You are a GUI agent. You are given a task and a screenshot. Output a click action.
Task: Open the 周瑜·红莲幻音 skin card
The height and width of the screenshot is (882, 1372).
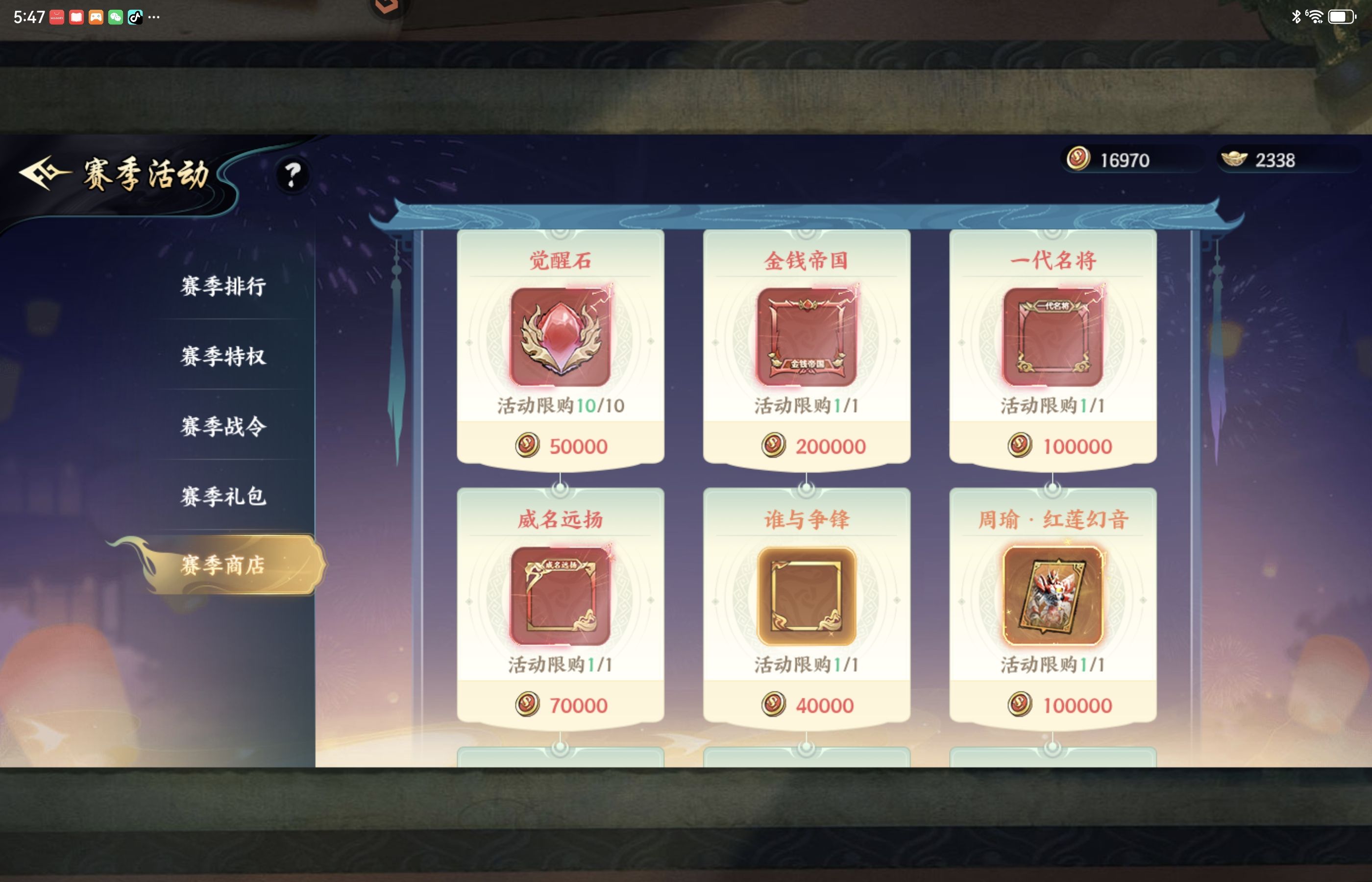coord(1053,596)
